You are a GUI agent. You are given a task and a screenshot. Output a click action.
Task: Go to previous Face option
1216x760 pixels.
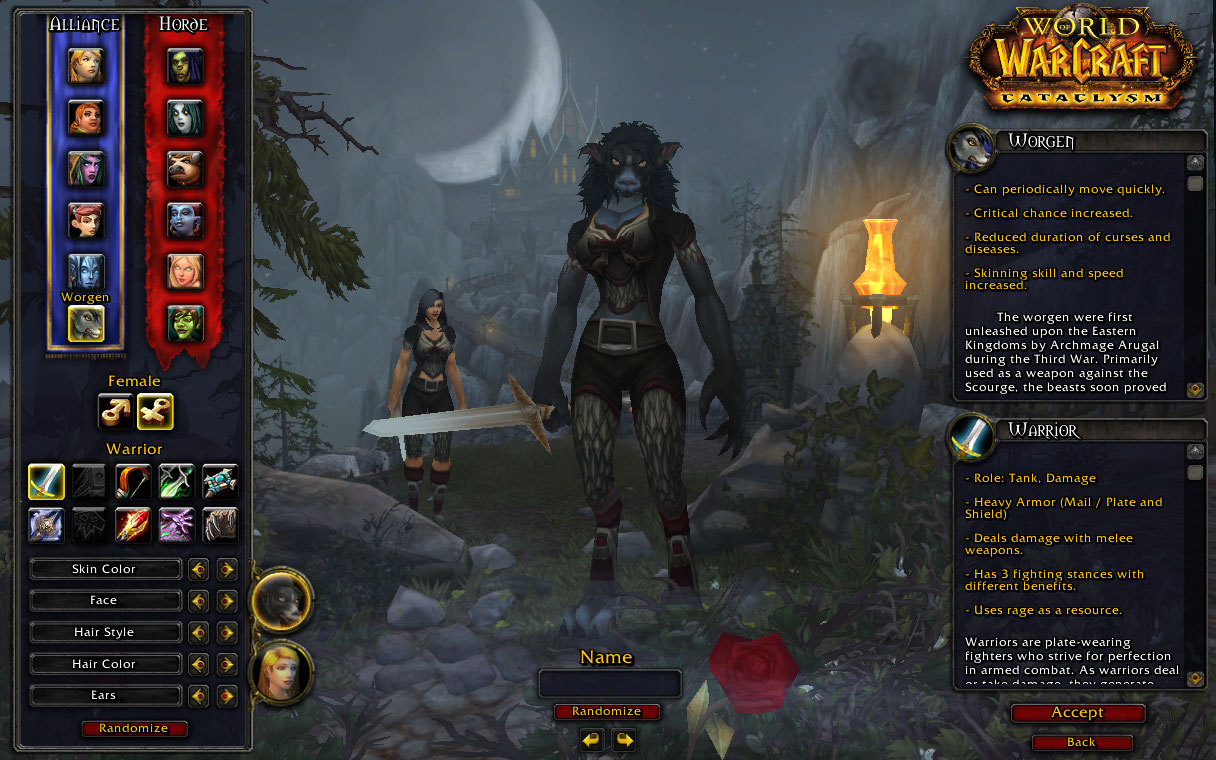(199, 601)
